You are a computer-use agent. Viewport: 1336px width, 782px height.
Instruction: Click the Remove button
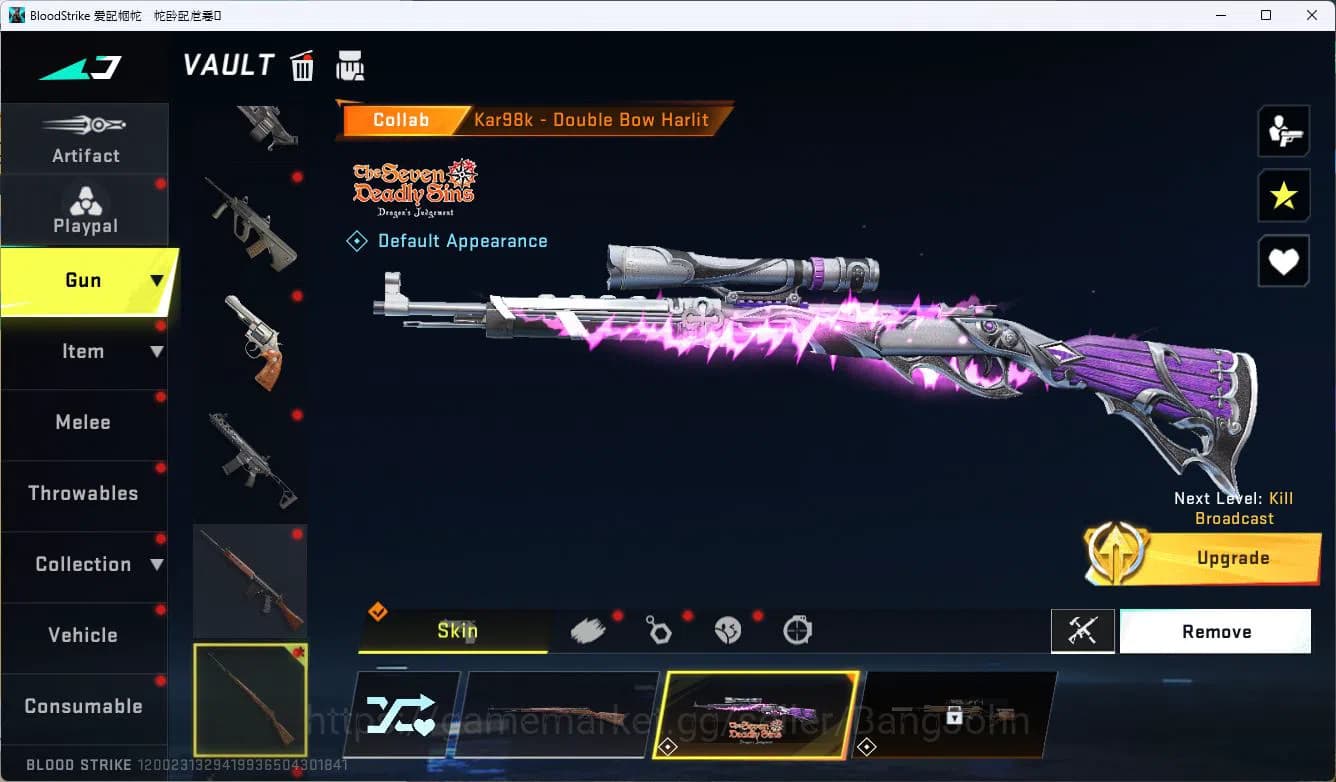(x=1216, y=631)
